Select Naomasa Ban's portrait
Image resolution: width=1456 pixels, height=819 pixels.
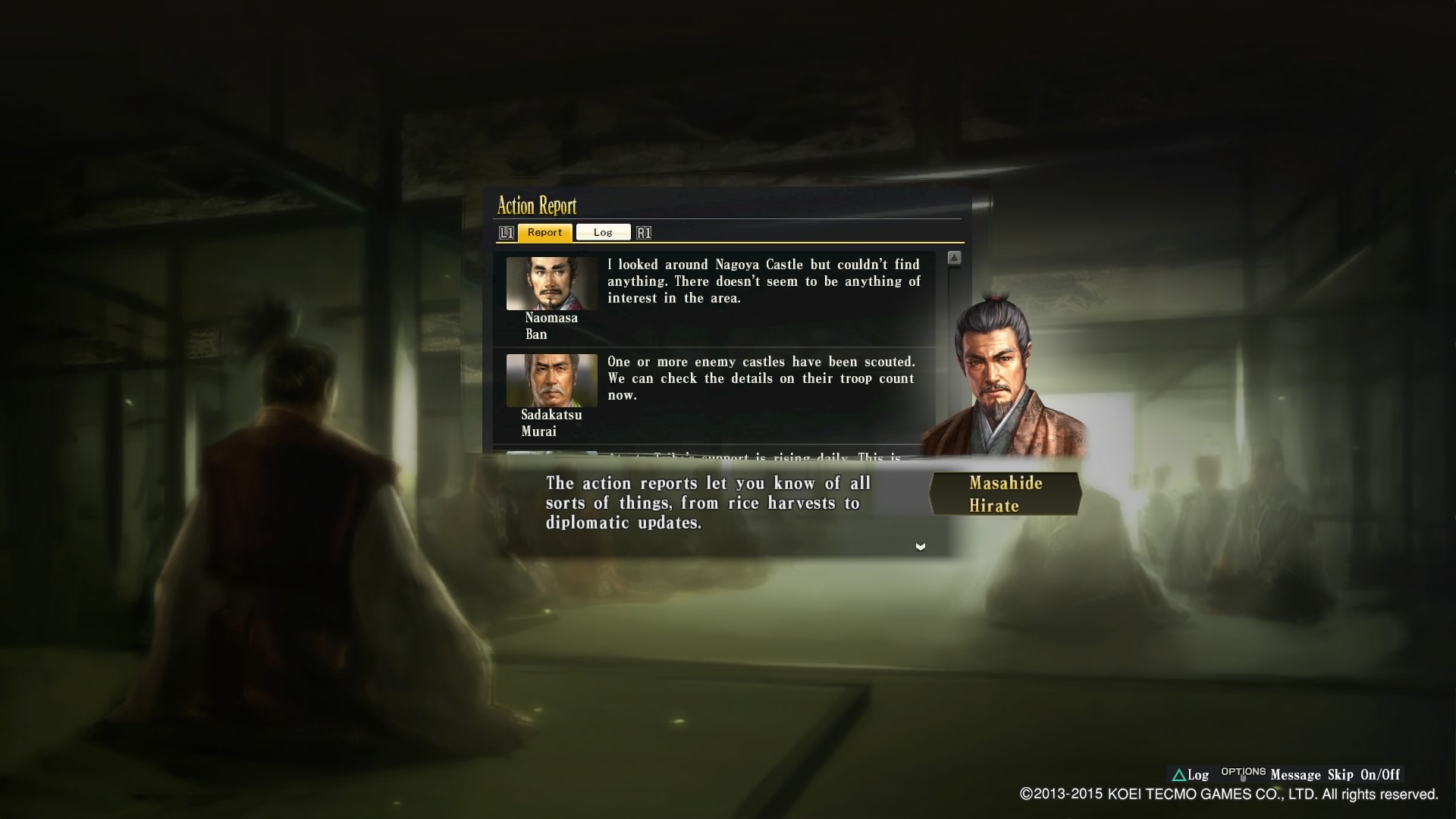[550, 284]
